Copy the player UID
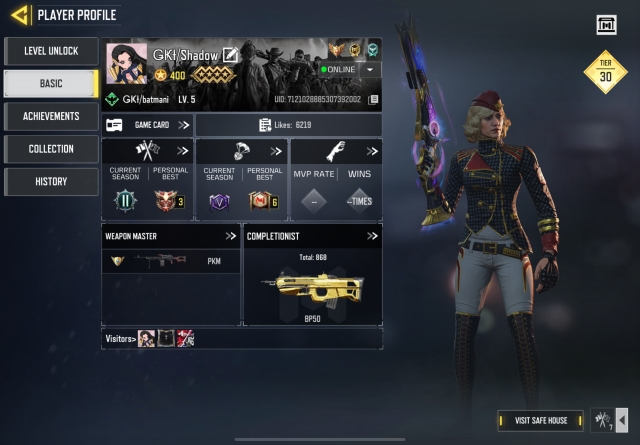640x445 pixels. pyautogui.click(x=374, y=100)
